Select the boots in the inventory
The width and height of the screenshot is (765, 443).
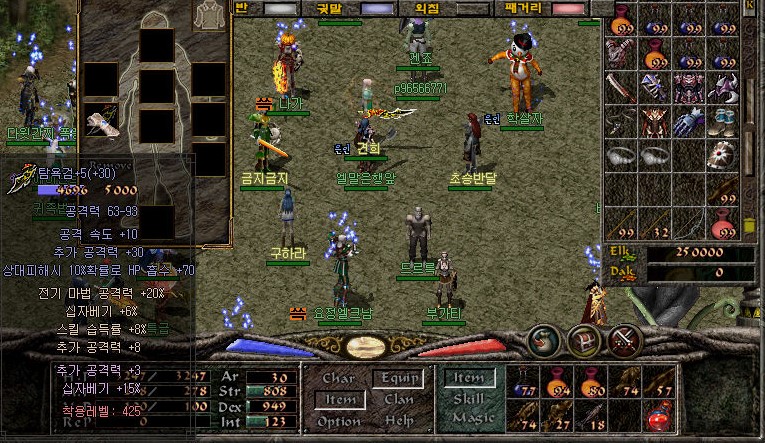(x=722, y=122)
